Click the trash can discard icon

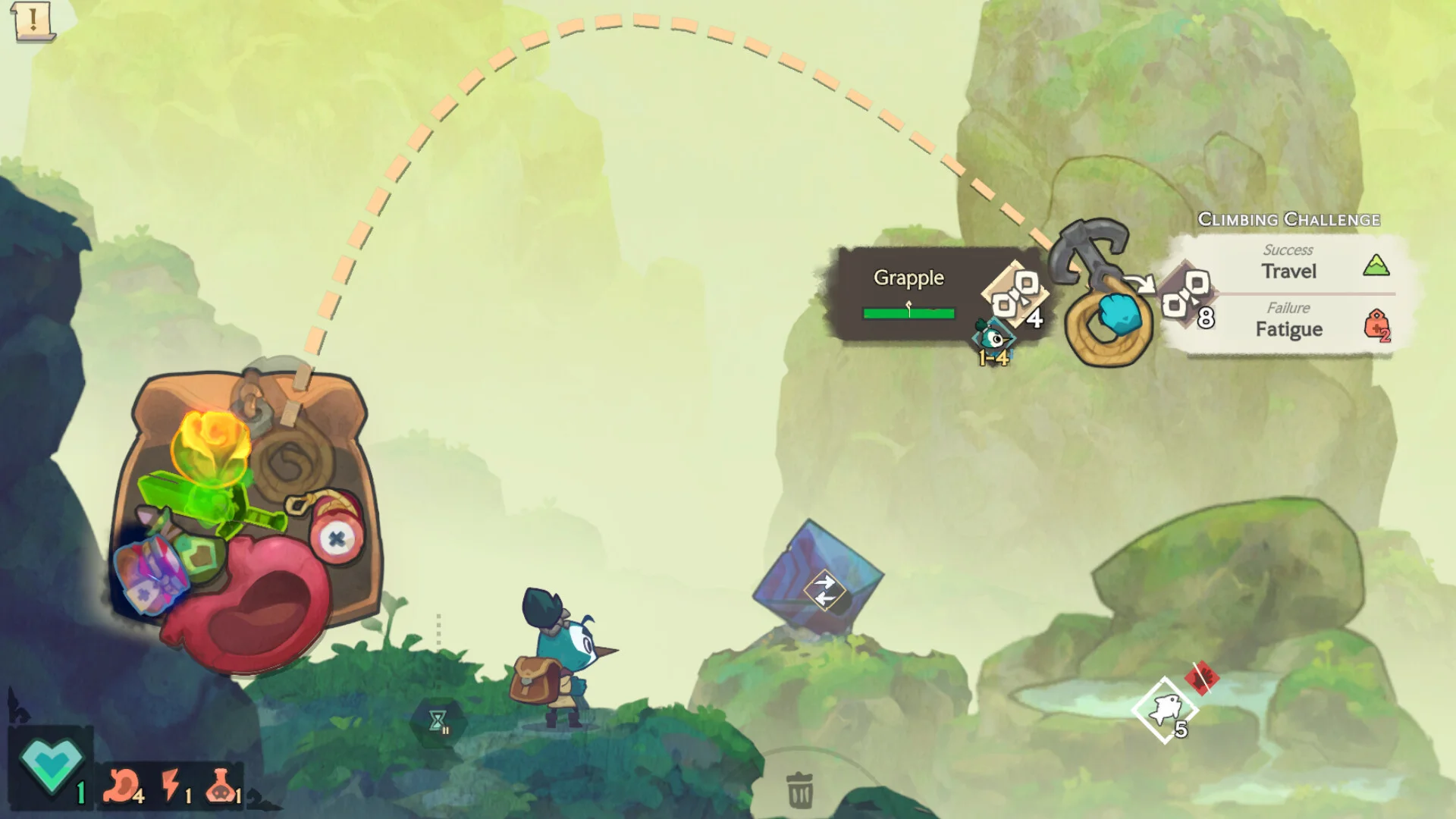point(799,789)
